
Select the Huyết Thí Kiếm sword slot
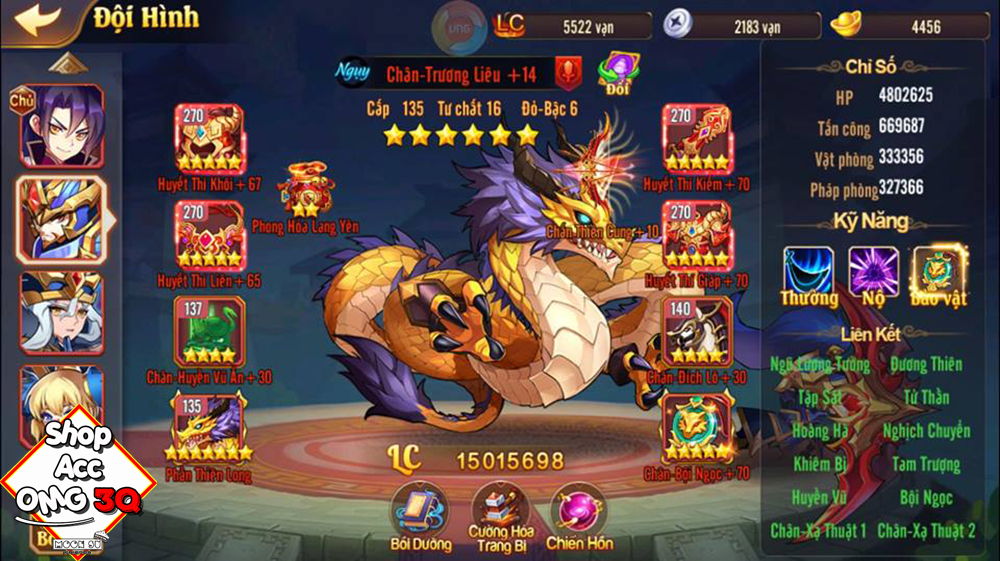tap(696, 138)
